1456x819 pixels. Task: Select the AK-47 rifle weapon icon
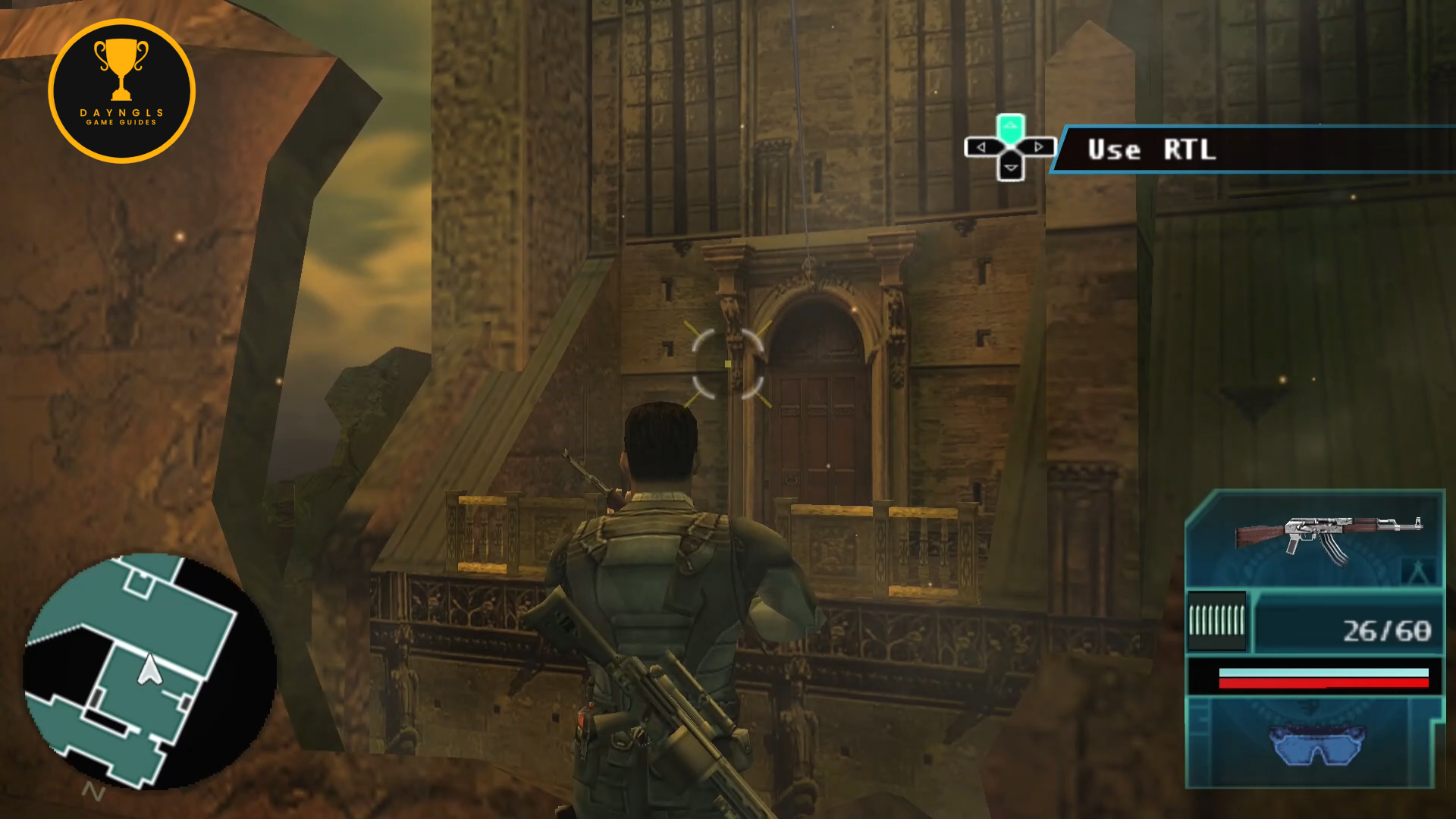[1328, 537]
